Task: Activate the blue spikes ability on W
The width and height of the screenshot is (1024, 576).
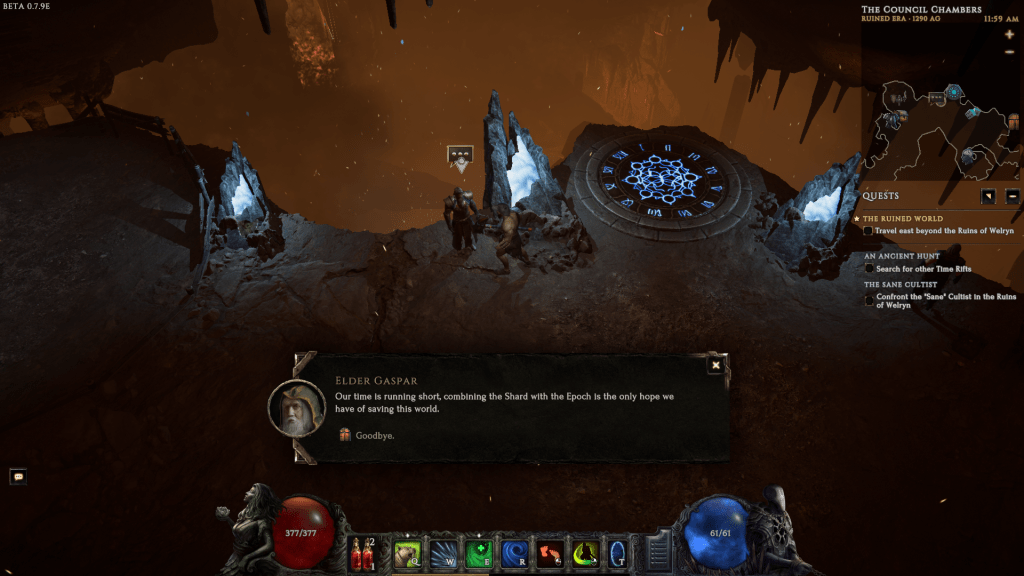Action: coord(443,552)
